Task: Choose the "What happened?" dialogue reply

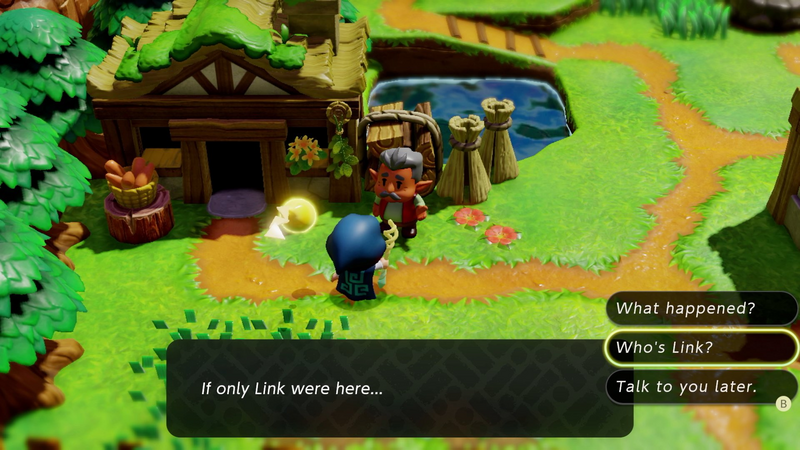Action: (x=700, y=309)
